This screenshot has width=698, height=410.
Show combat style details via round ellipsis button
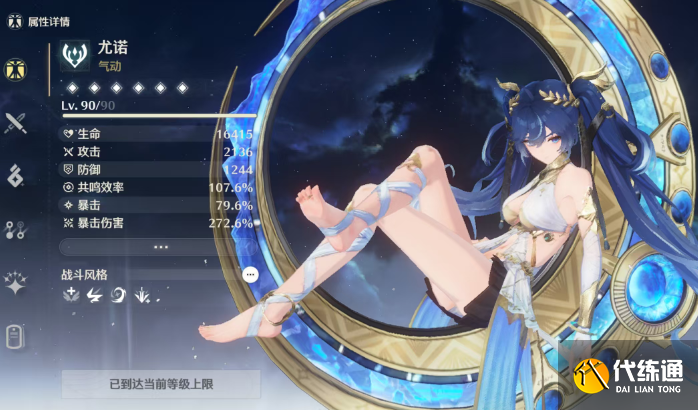(250, 273)
